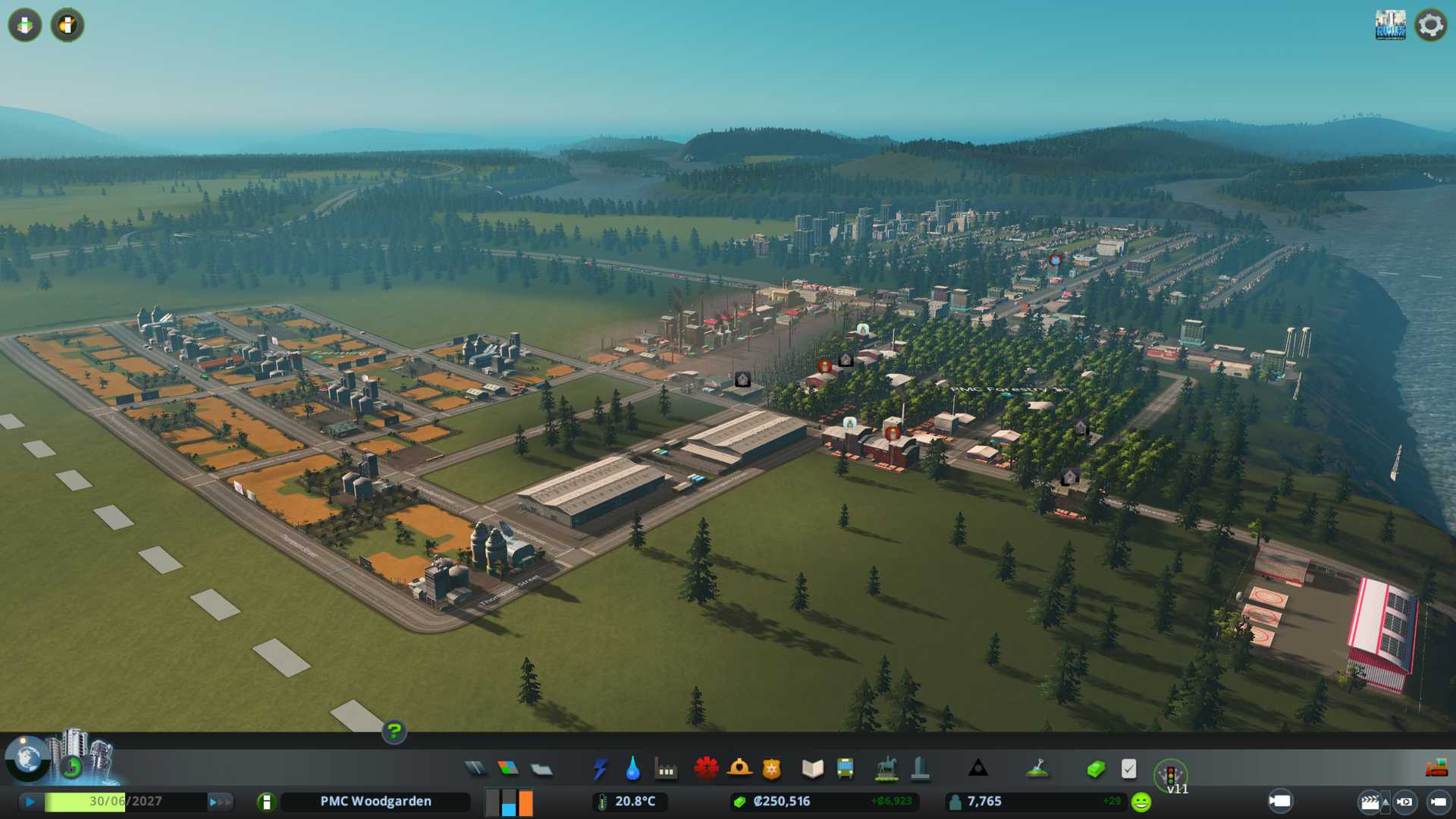This screenshot has width=1456, height=819.
Task: Open the Public Transport bus menu
Action: point(845,769)
